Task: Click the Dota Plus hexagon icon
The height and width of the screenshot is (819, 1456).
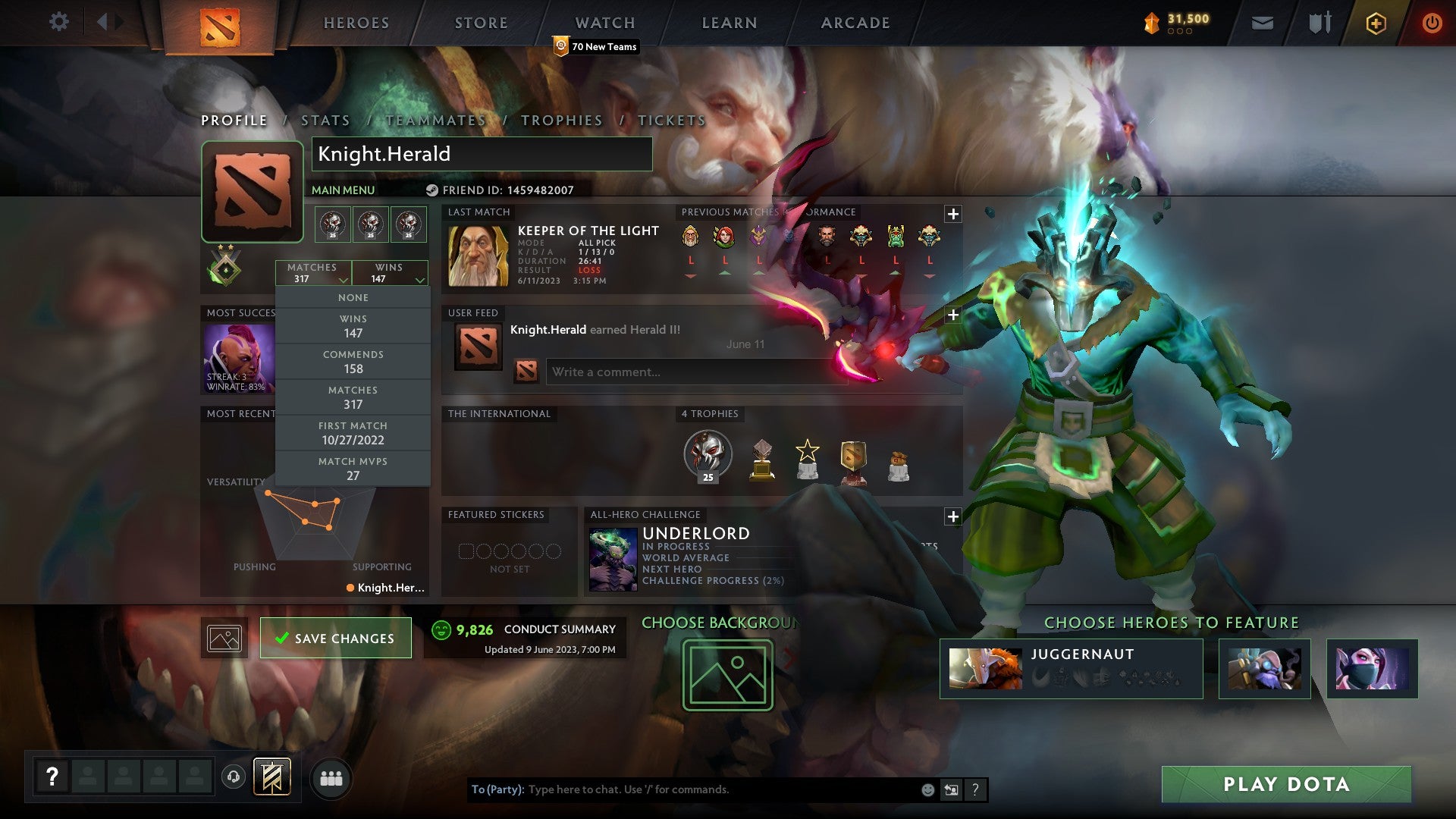Action: [x=1376, y=23]
